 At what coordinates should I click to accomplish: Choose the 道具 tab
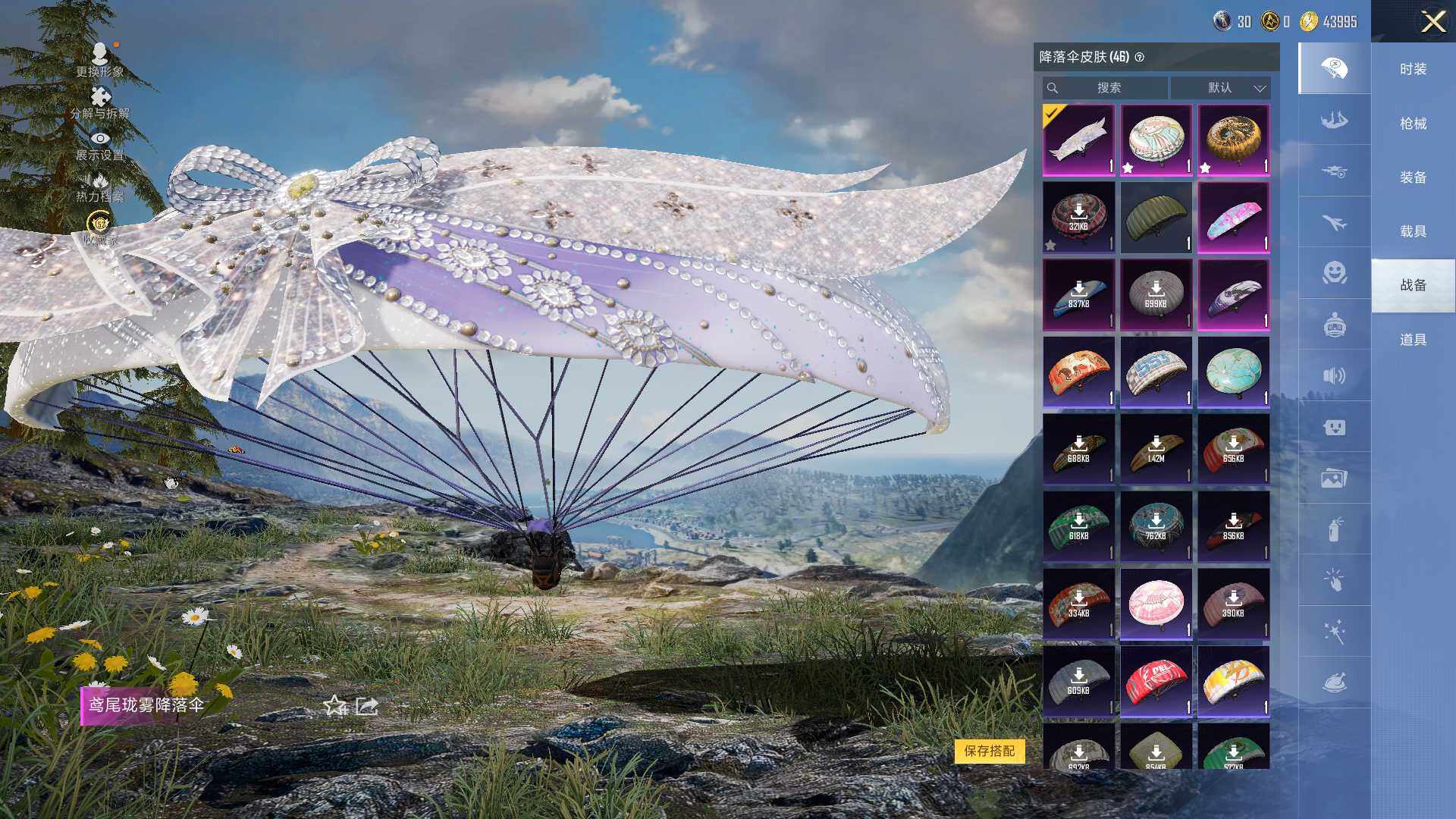[1413, 340]
